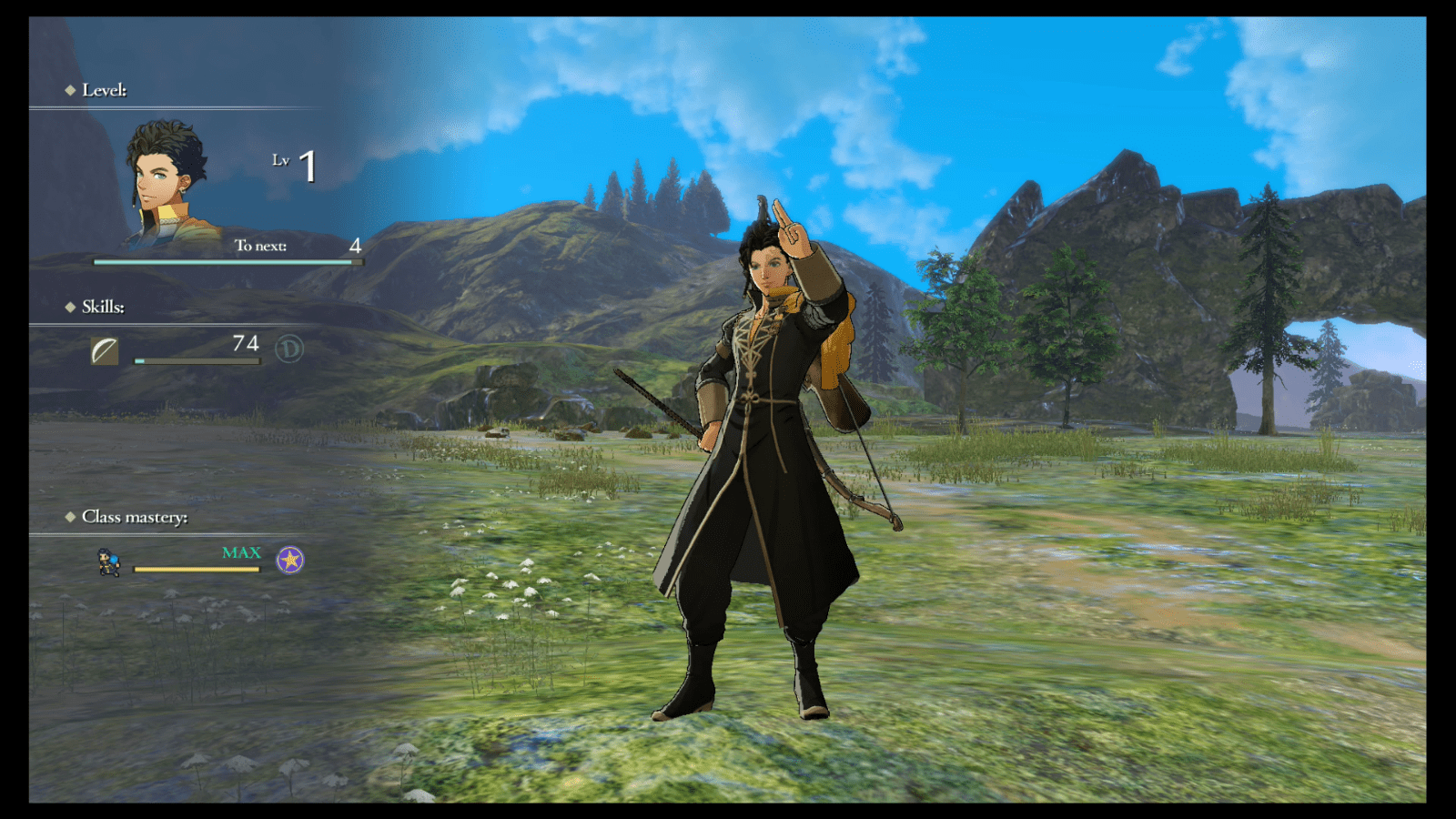Click the diamond marker beside Level header

coord(71,89)
